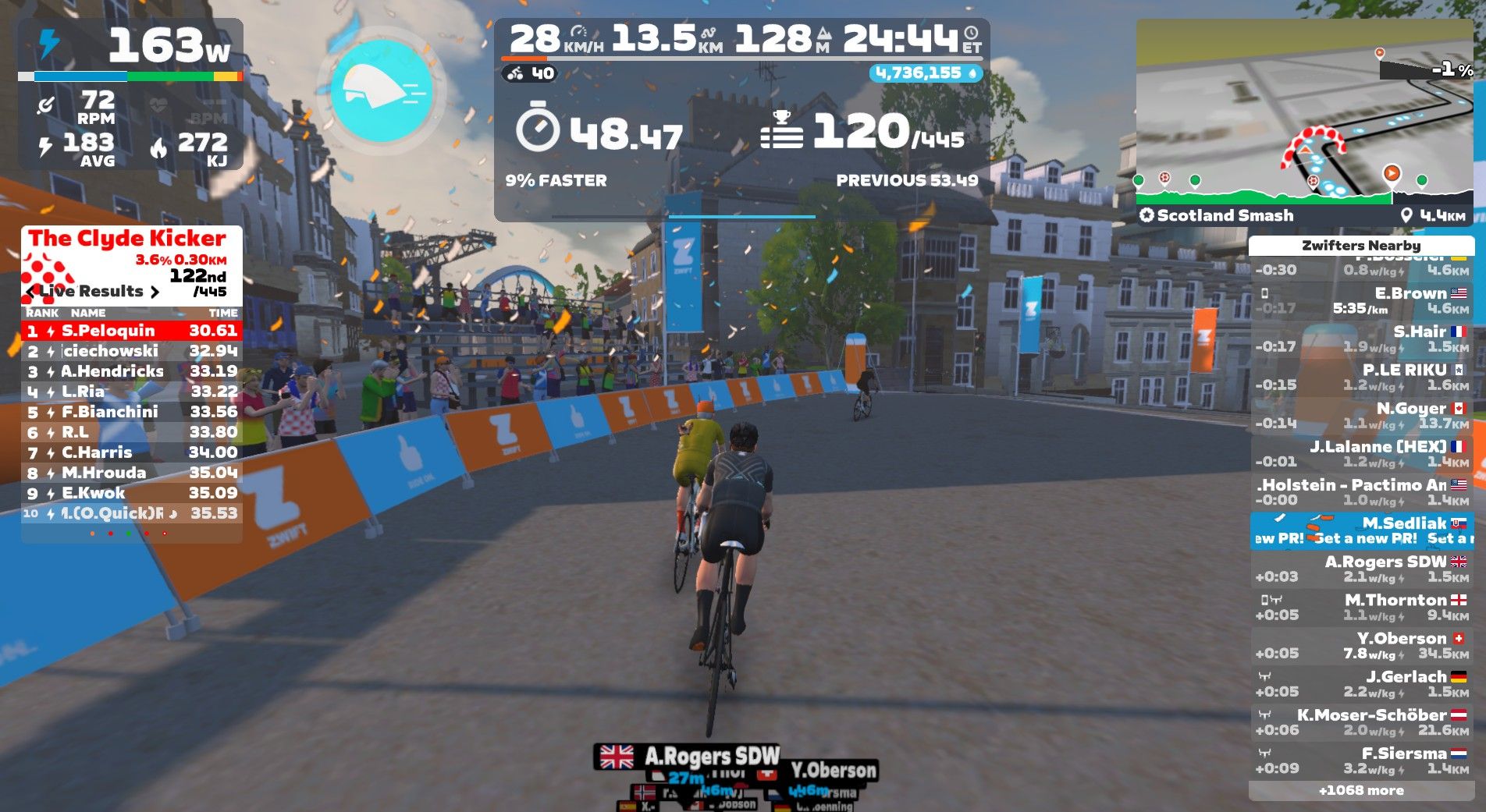Screen dimensions: 1486x812
Task: Show previous Live Results page with left arrow
Action: pos(30,292)
